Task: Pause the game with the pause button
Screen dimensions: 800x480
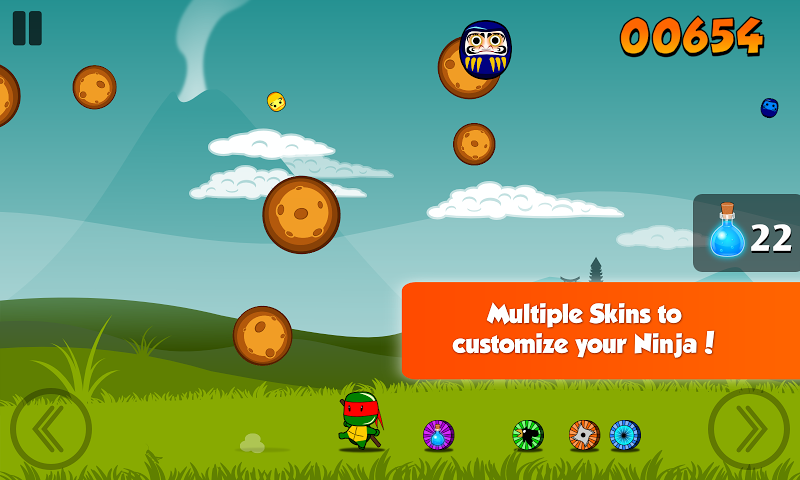Action: (x=27, y=28)
